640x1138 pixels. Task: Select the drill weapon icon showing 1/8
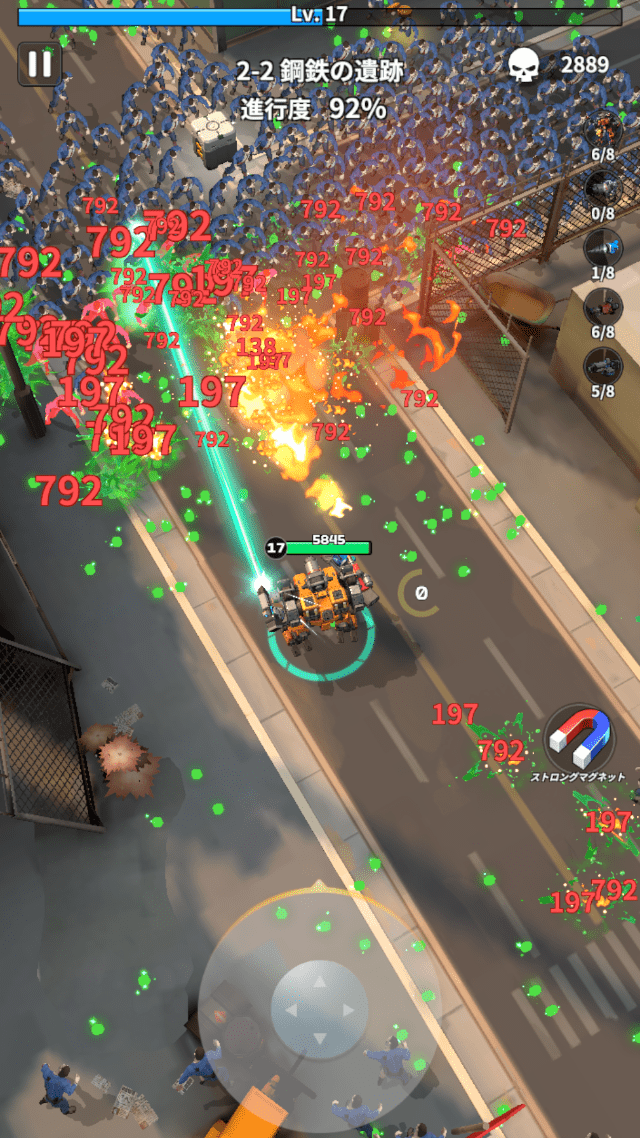click(x=602, y=247)
